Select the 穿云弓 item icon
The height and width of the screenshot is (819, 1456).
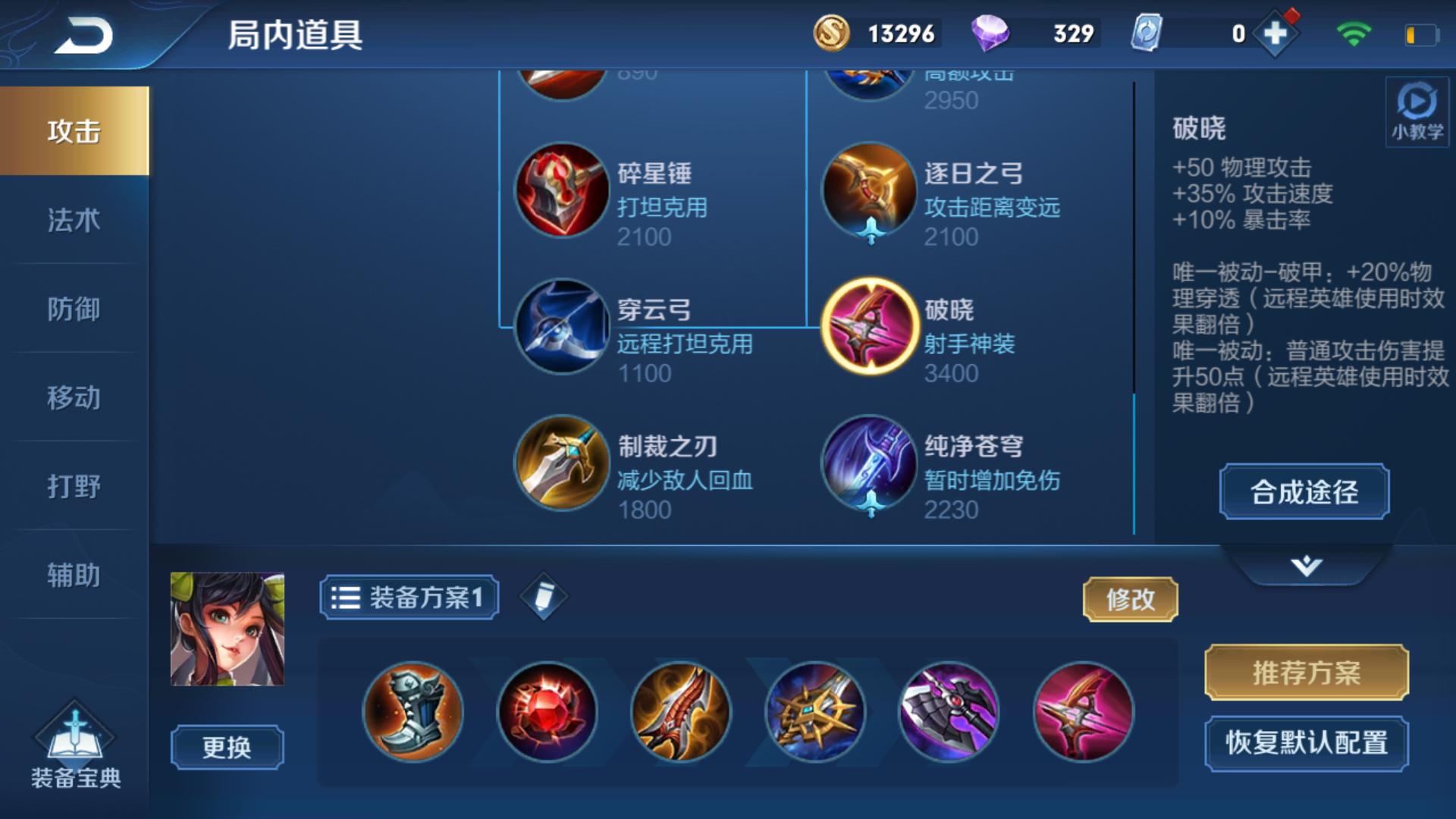(x=560, y=326)
